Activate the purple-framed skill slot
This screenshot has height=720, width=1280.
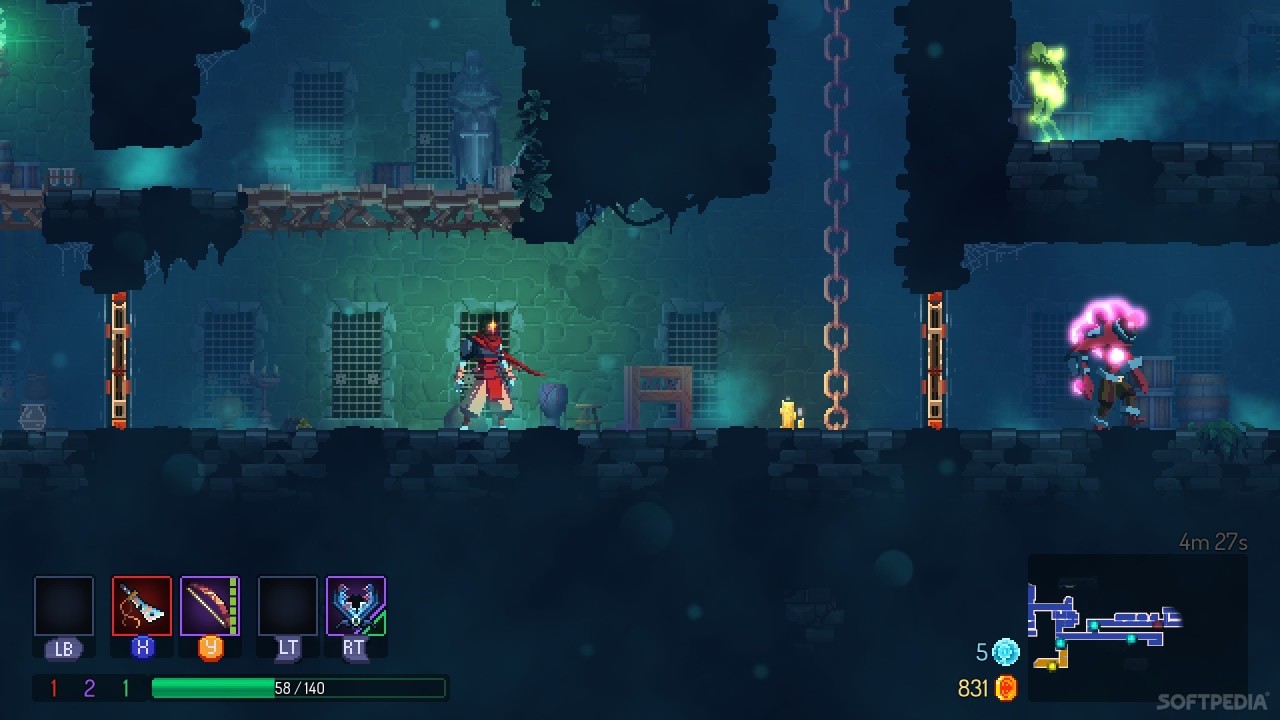coord(356,606)
